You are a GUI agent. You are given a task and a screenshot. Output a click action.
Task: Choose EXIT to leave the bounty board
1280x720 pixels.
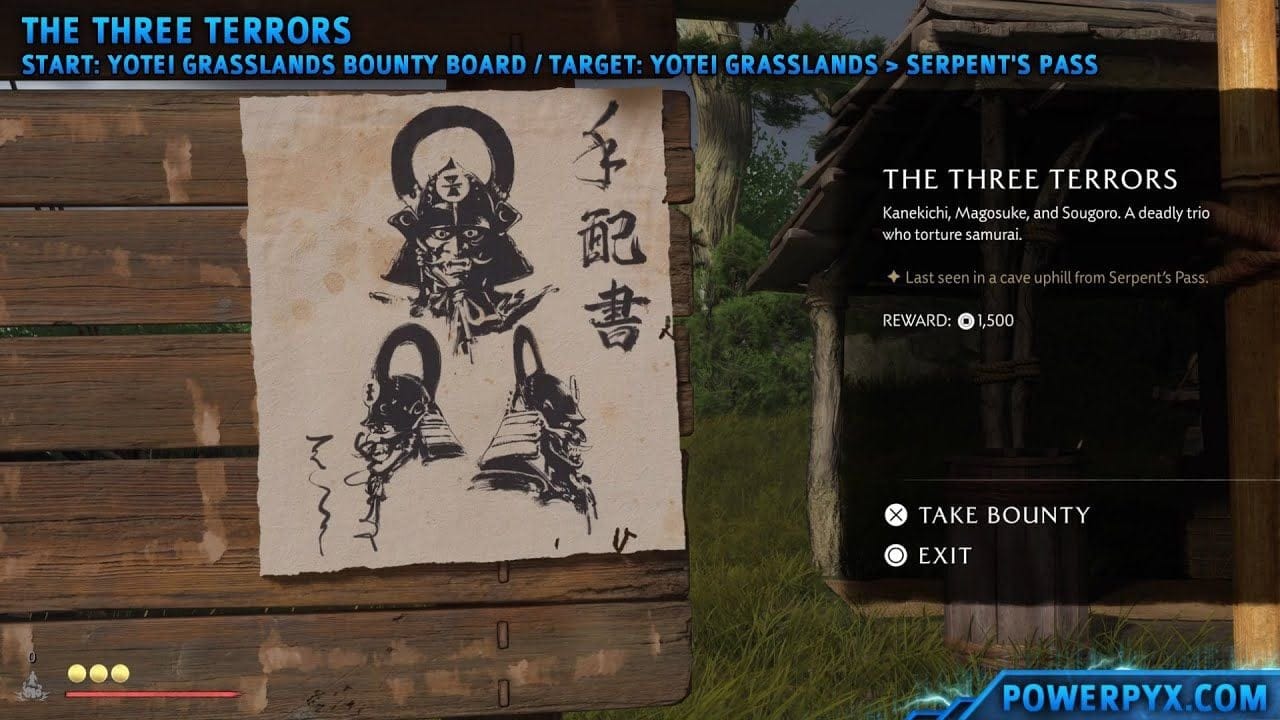(x=943, y=556)
